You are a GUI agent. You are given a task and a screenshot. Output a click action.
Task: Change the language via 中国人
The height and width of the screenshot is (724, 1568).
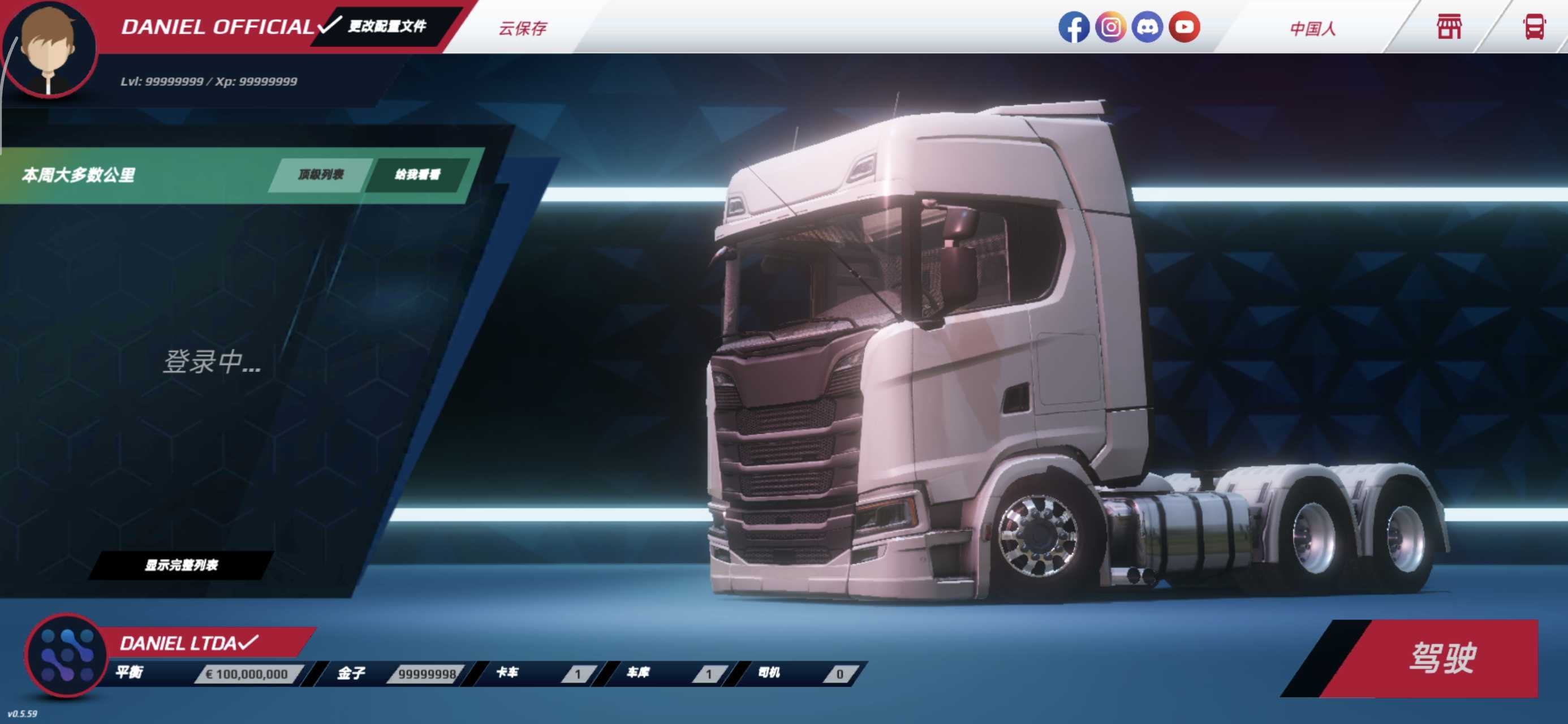[1312, 29]
